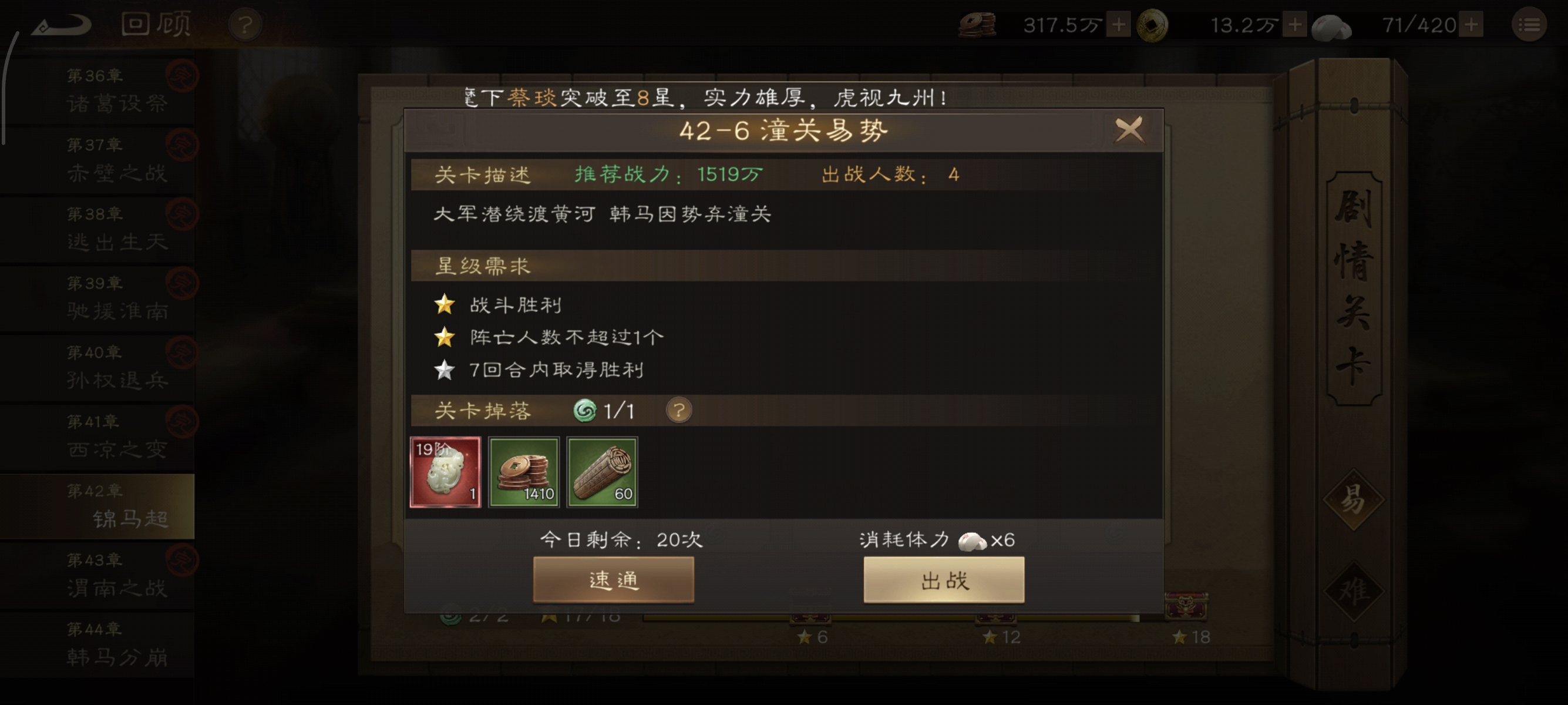
Task: Tap + next to 317.5万 copper coins
Action: point(1119,24)
